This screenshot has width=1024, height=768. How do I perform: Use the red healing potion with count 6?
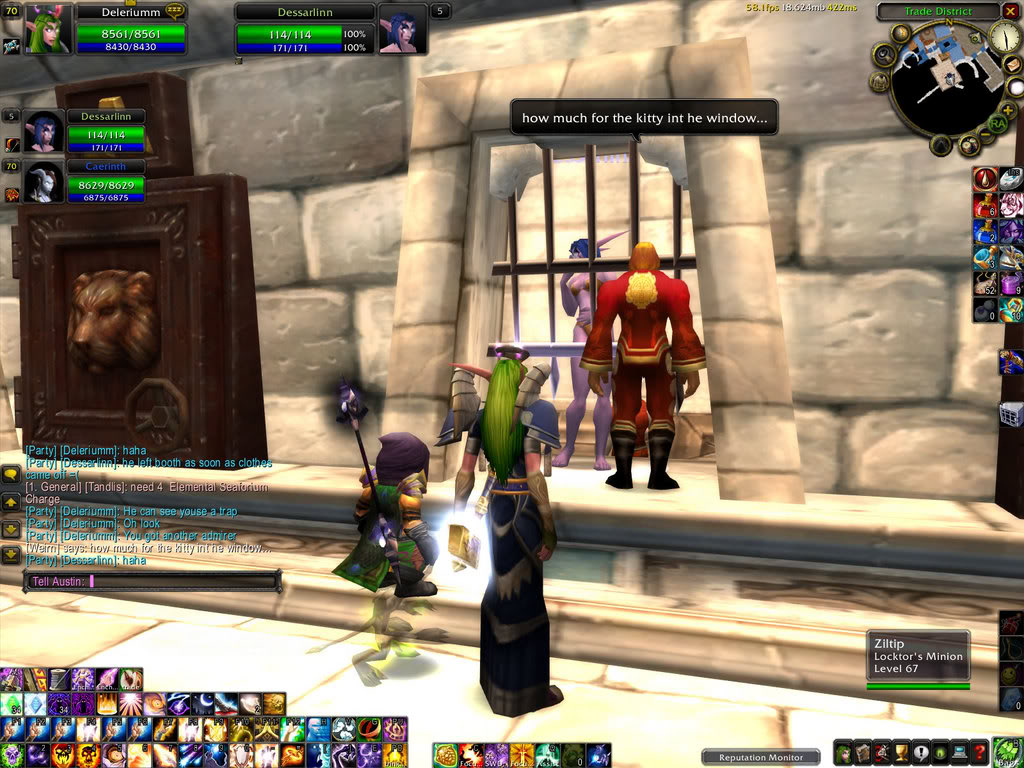point(985,206)
